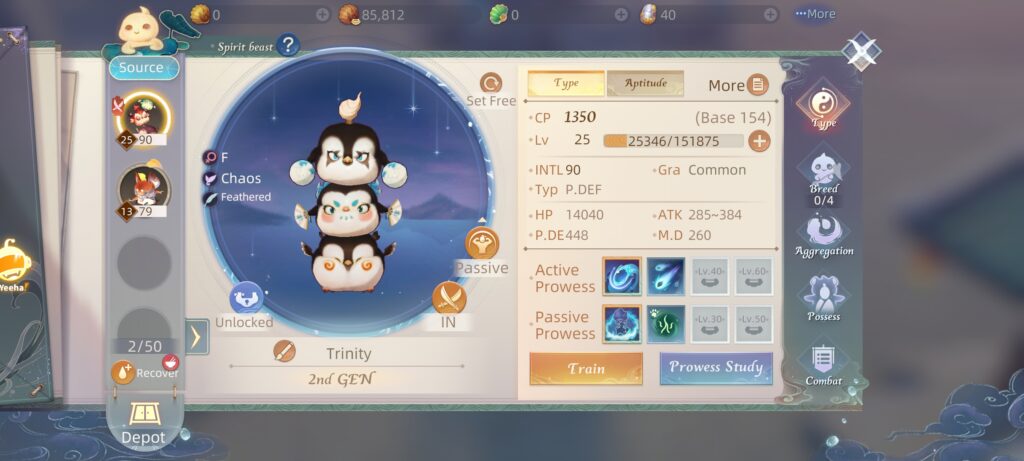
Task: Set Free the spirit beast
Action: tap(491, 90)
